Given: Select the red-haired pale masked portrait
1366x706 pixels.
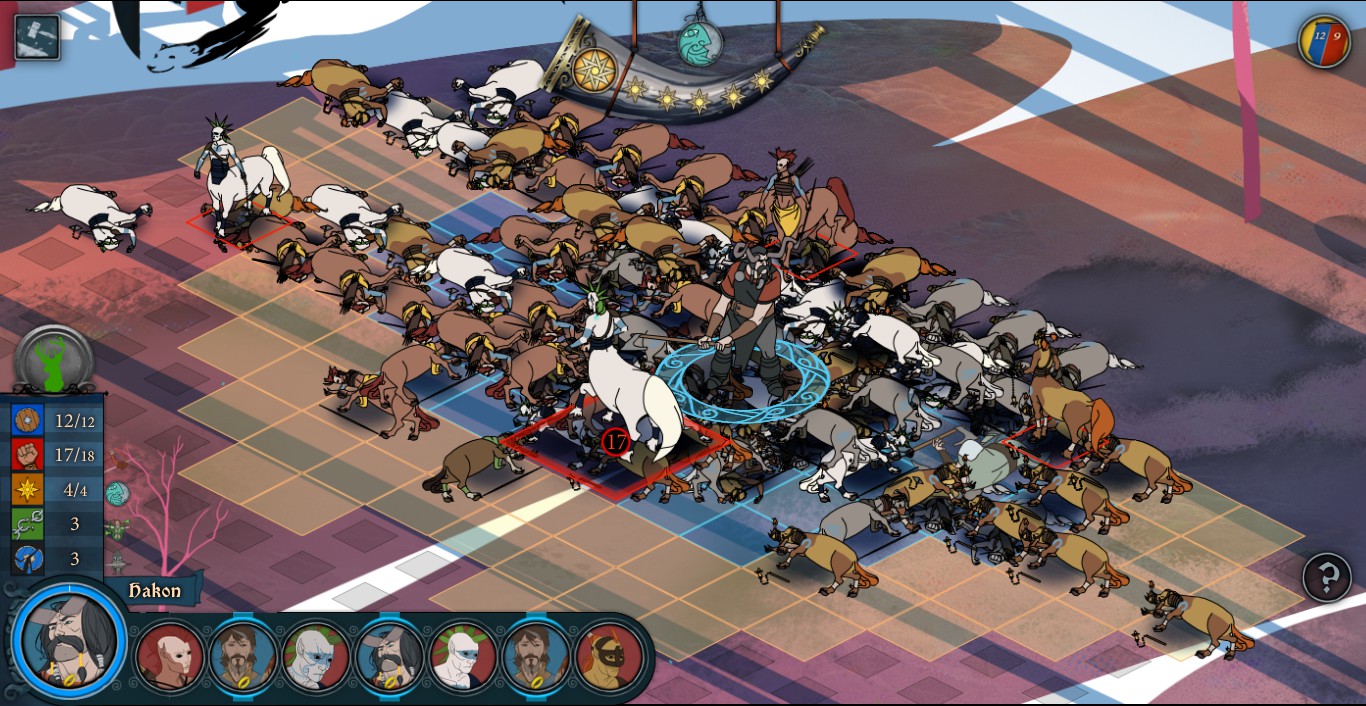Looking at the screenshot, I should (x=169, y=657).
